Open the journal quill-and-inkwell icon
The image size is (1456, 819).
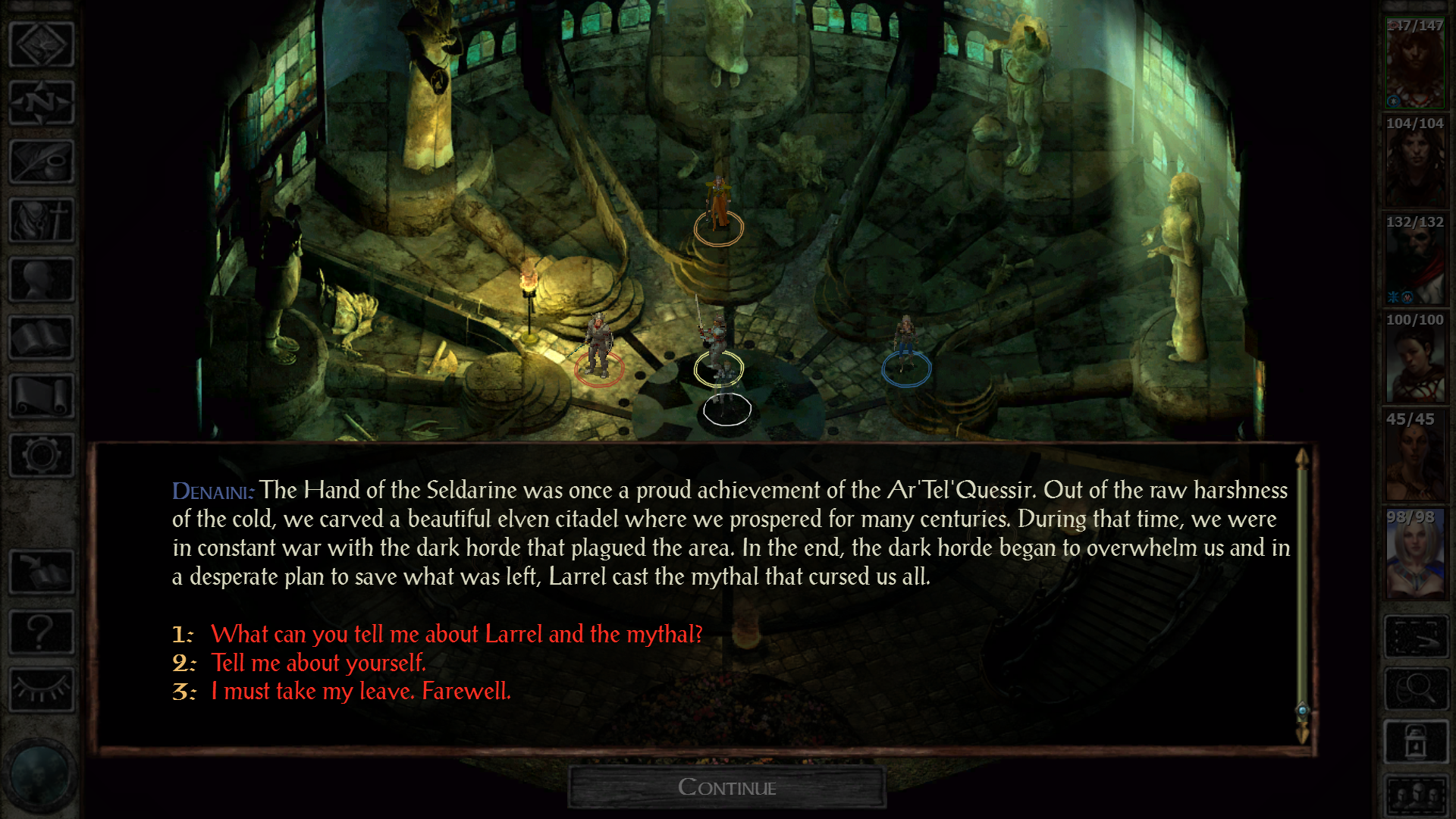coord(42,162)
